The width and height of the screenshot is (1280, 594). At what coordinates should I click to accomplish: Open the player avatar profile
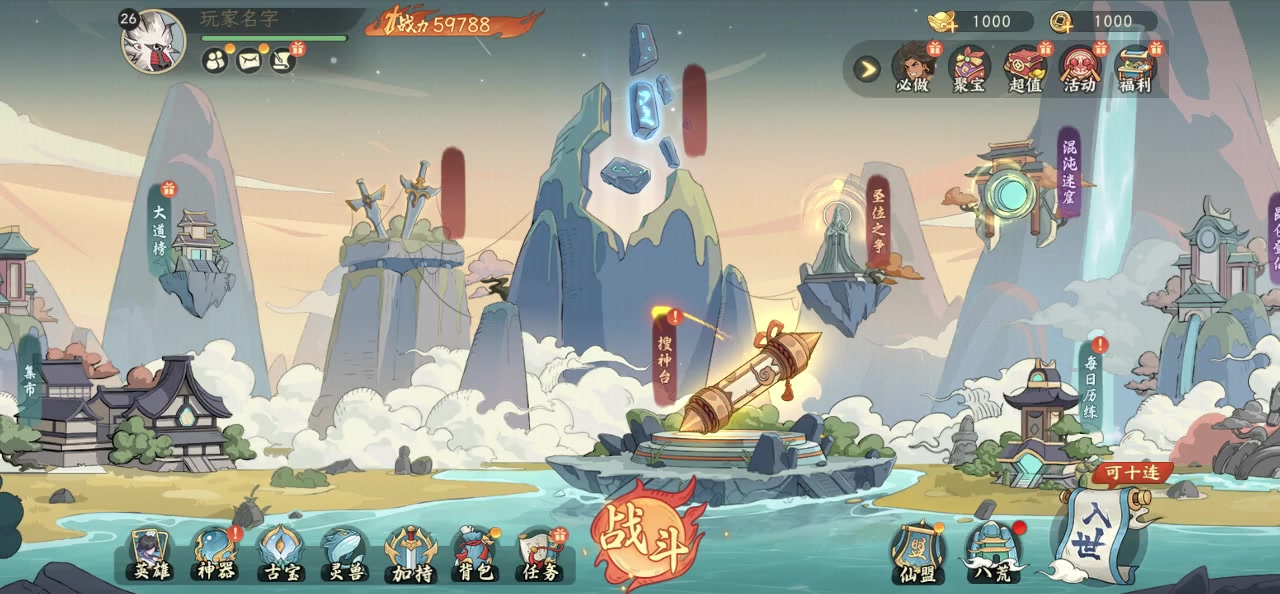[x=153, y=43]
